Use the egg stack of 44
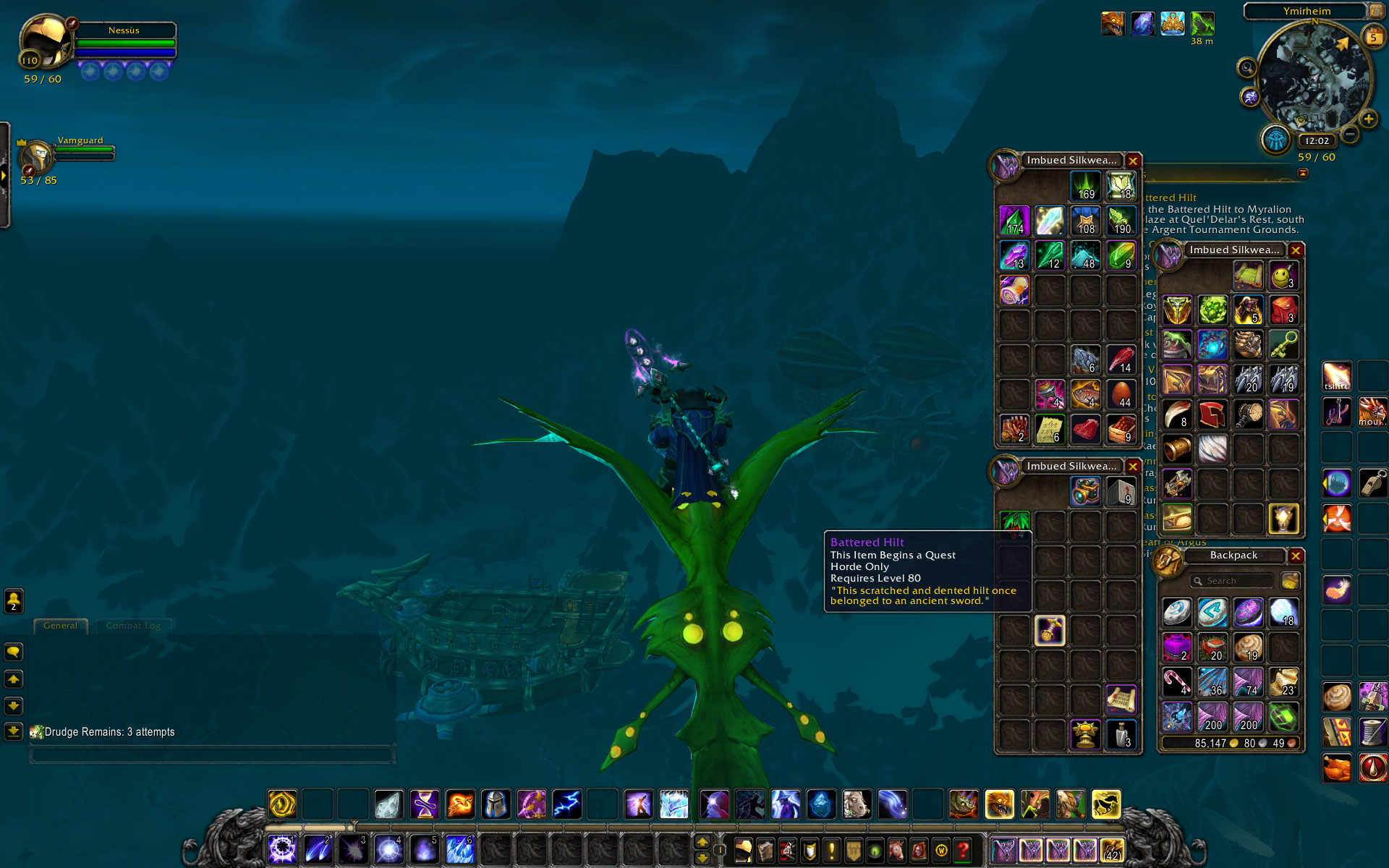The height and width of the screenshot is (868, 1389). pyautogui.click(x=1121, y=394)
